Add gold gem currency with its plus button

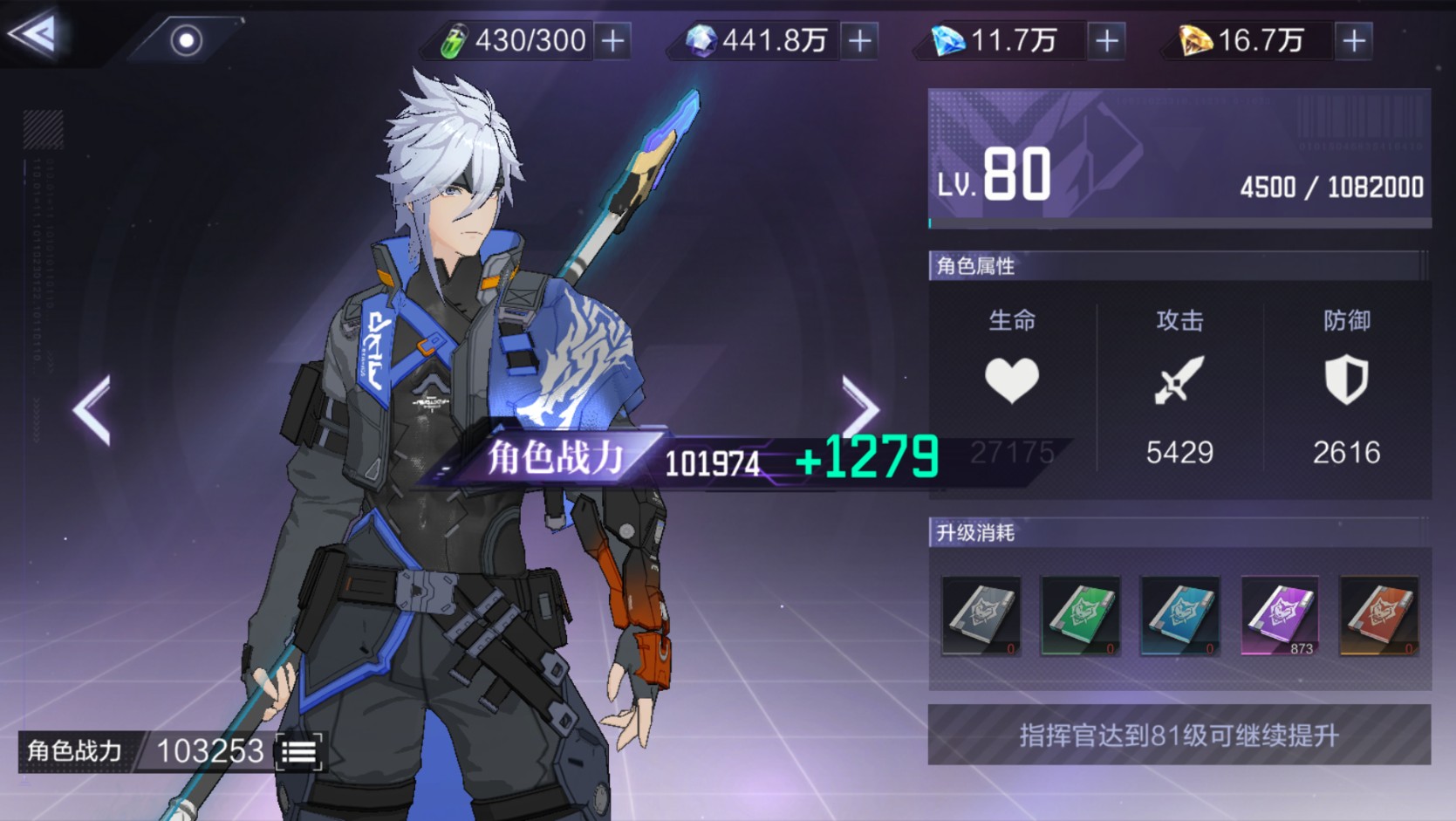coord(1353,41)
